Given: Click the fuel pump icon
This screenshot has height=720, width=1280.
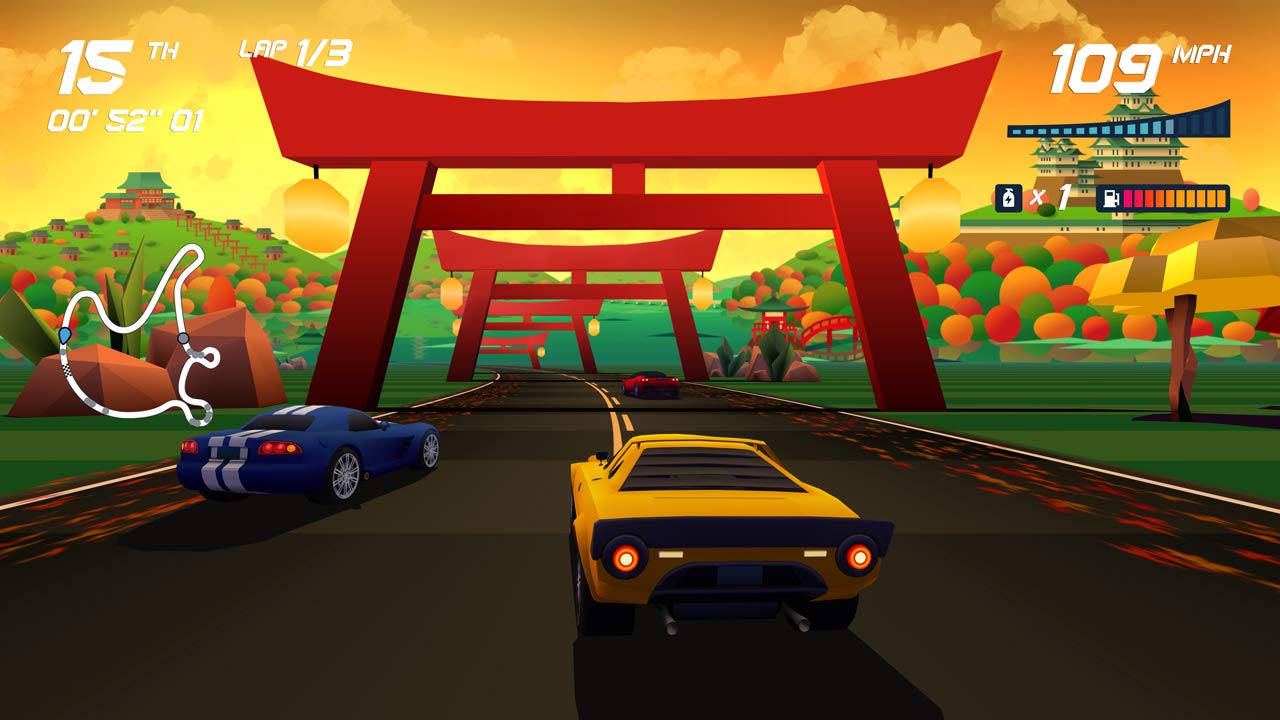Looking at the screenshot, I should 1110,198.
